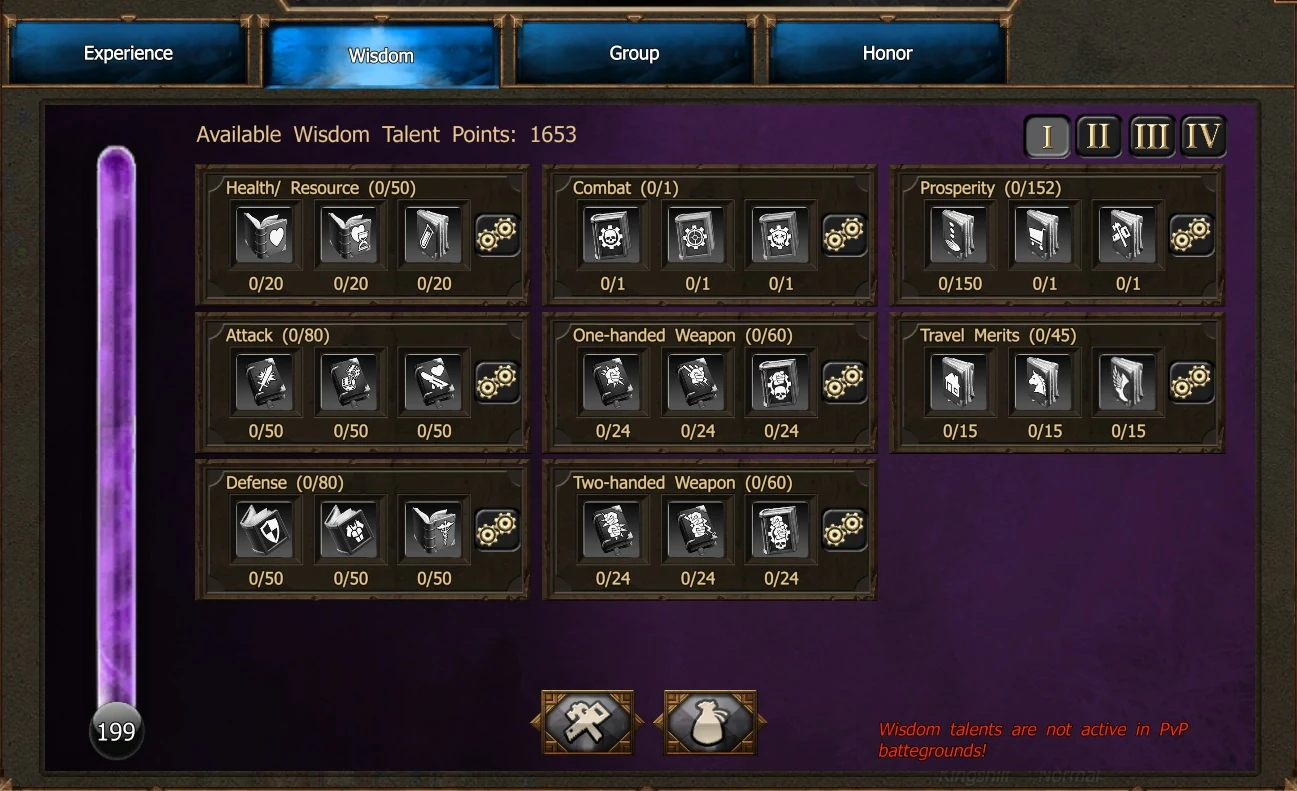
Task: Select the Attack crossed-swords talent book
Action: (x=265, y=382)
